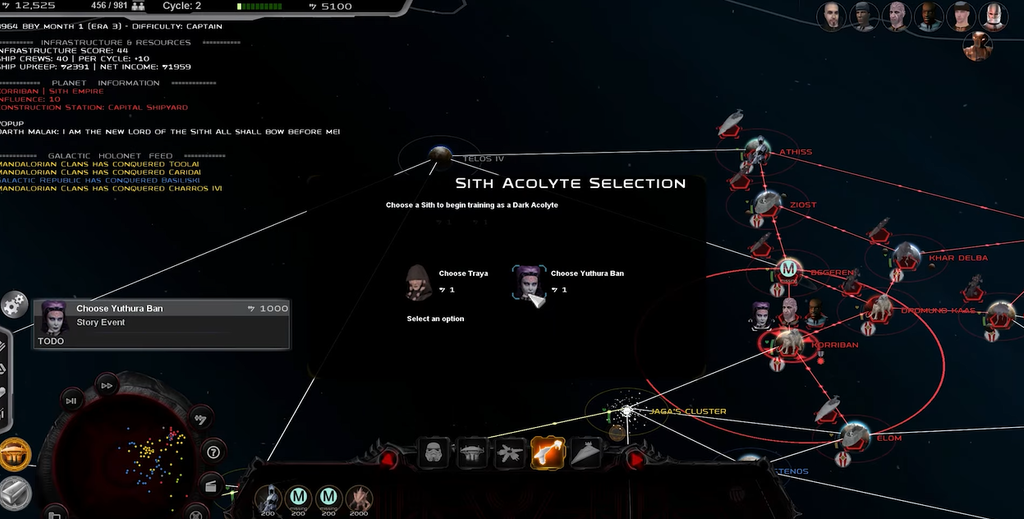
Task: Click the right red arrow on build bar
Action: click(x=634, y=458)
